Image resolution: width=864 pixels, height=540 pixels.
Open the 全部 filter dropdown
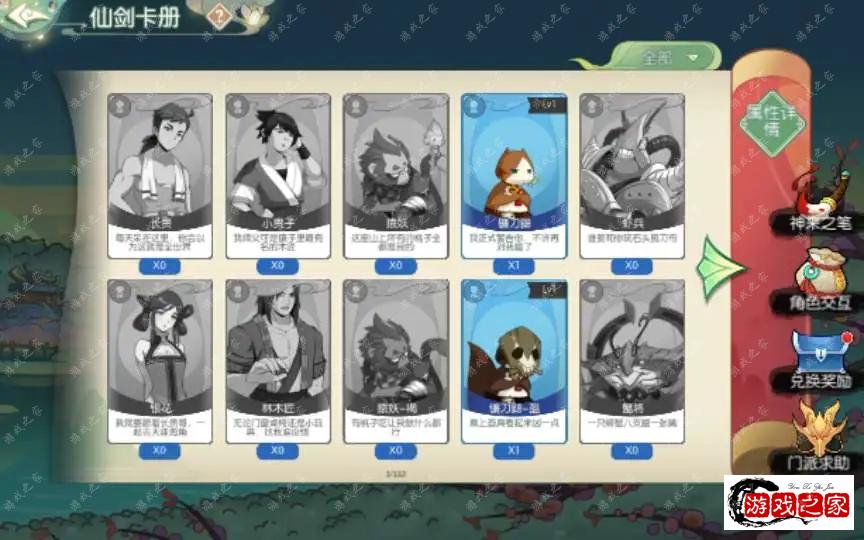665,57
